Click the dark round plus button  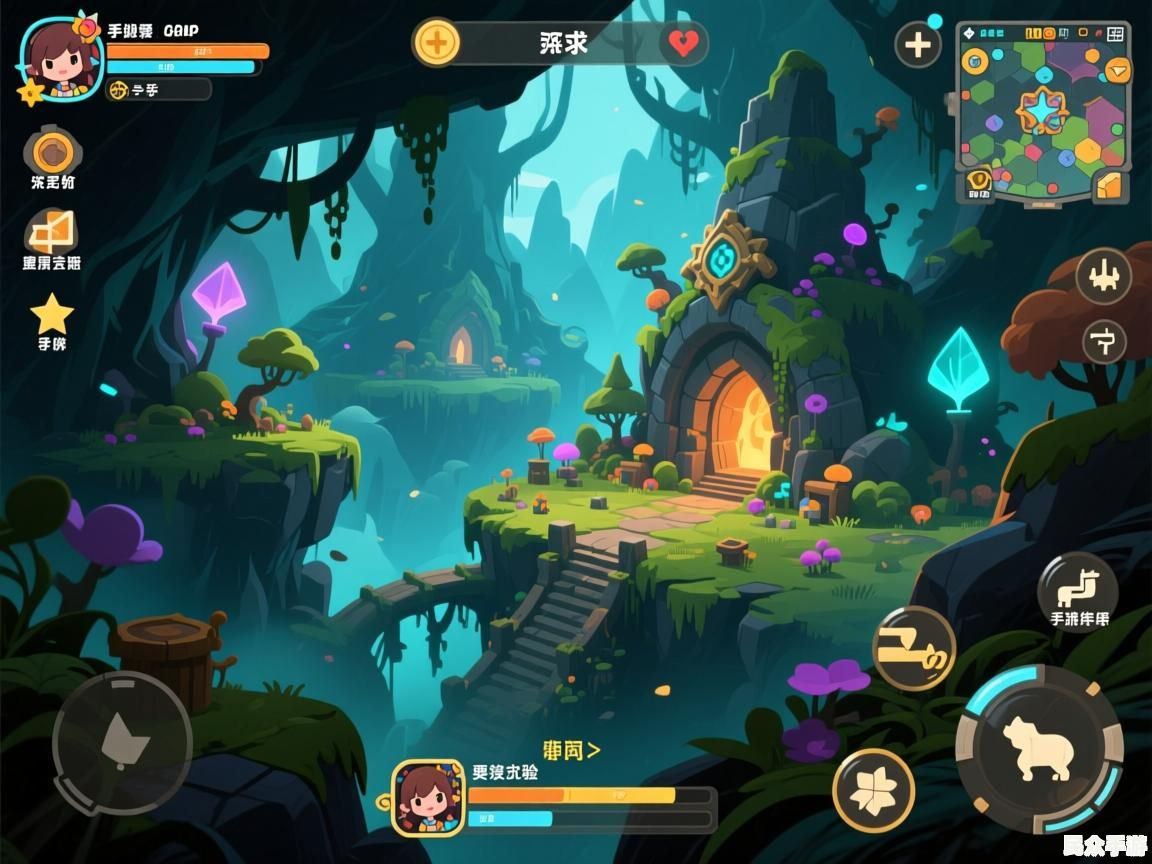tap(917, 45)
